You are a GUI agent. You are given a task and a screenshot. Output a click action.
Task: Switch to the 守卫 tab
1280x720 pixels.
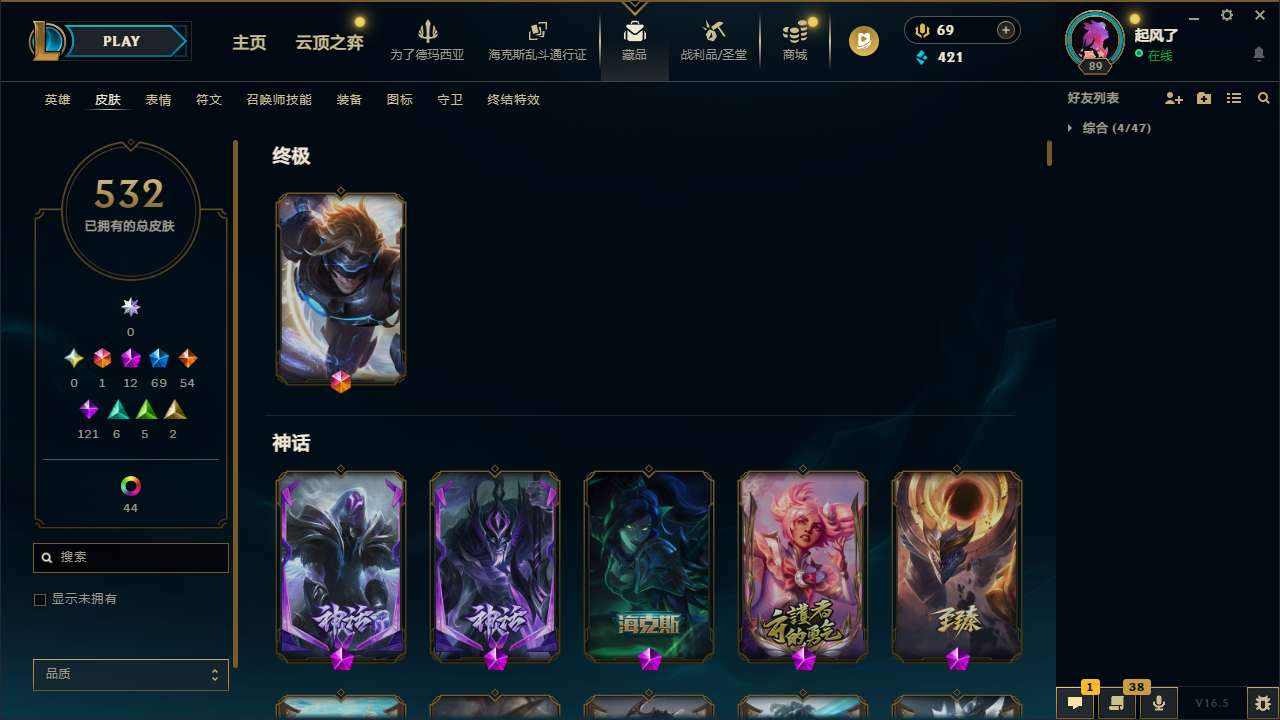[x=449, y=100]
